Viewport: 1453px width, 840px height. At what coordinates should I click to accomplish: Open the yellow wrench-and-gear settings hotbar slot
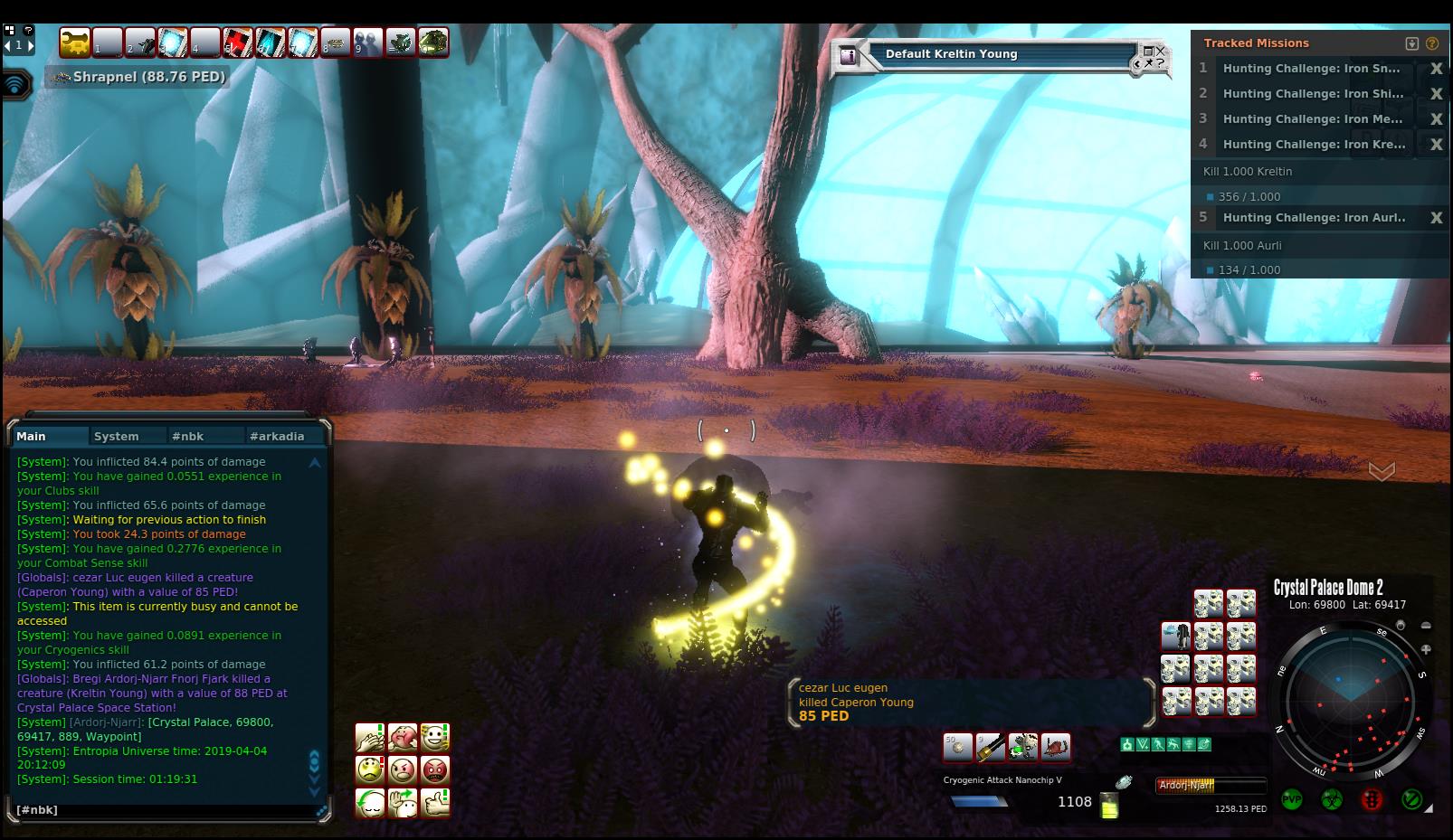point(75,42)
